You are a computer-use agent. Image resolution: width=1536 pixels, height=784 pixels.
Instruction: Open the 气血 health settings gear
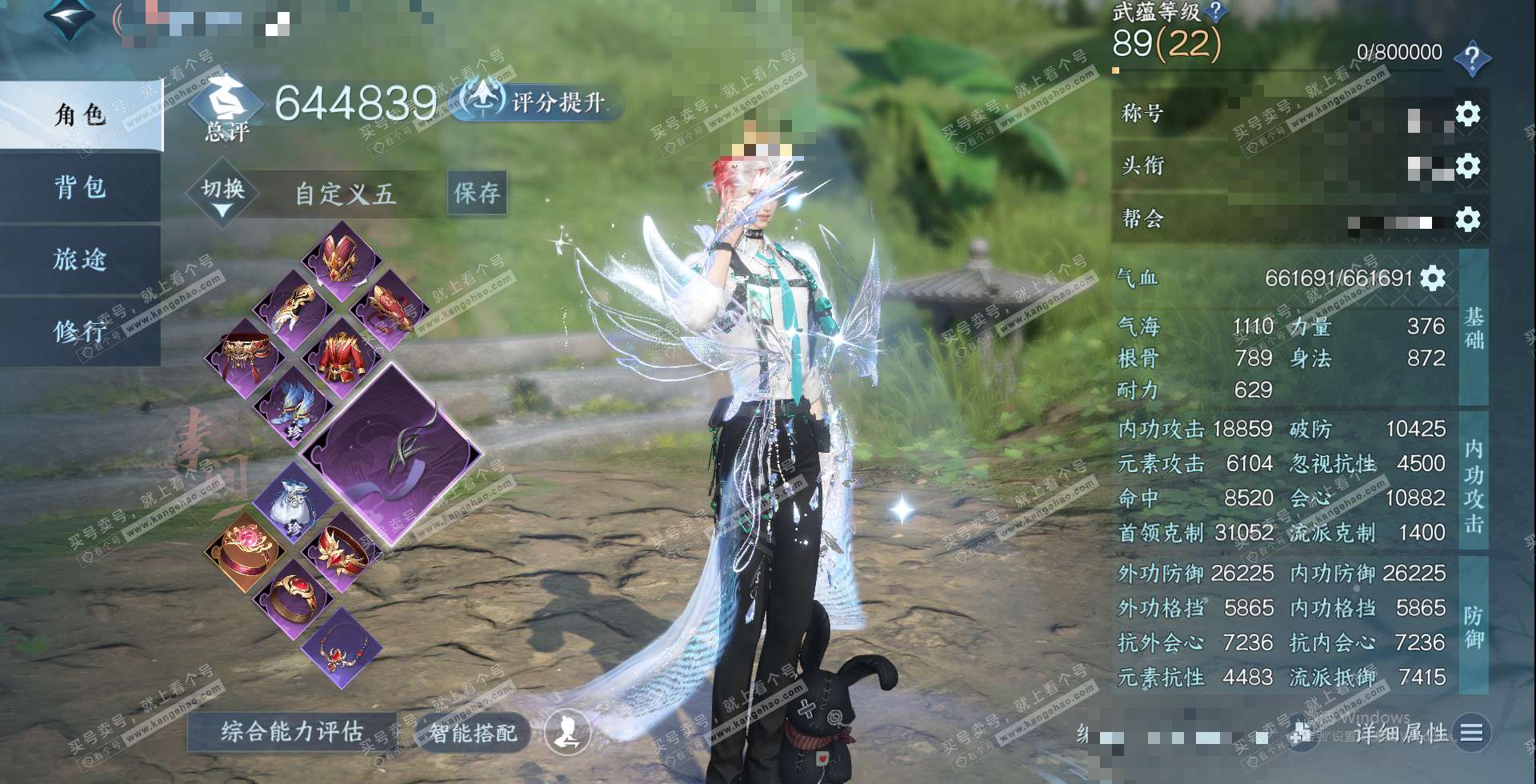pyautogui.click(x=1433, y=278)
